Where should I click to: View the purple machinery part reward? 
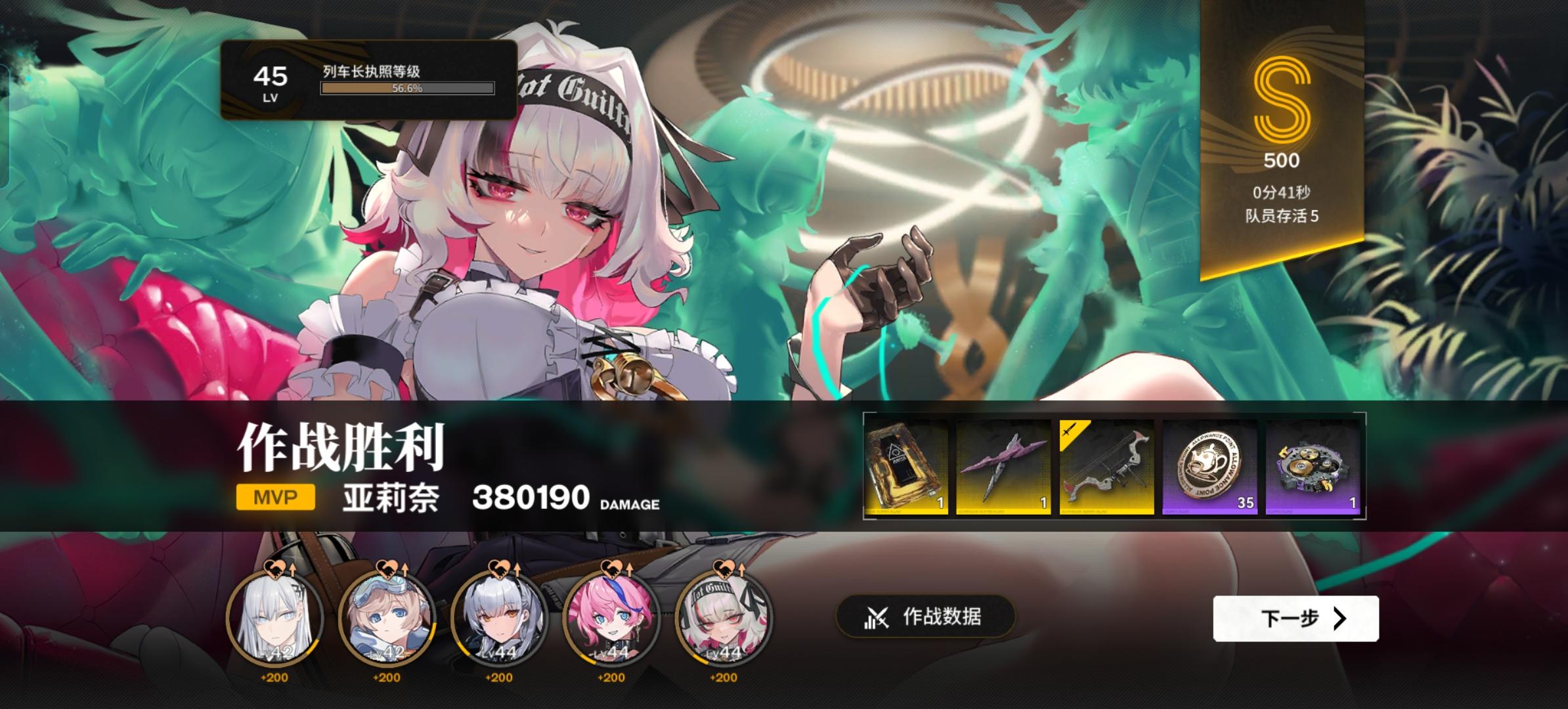click(x=1312, y=468)
